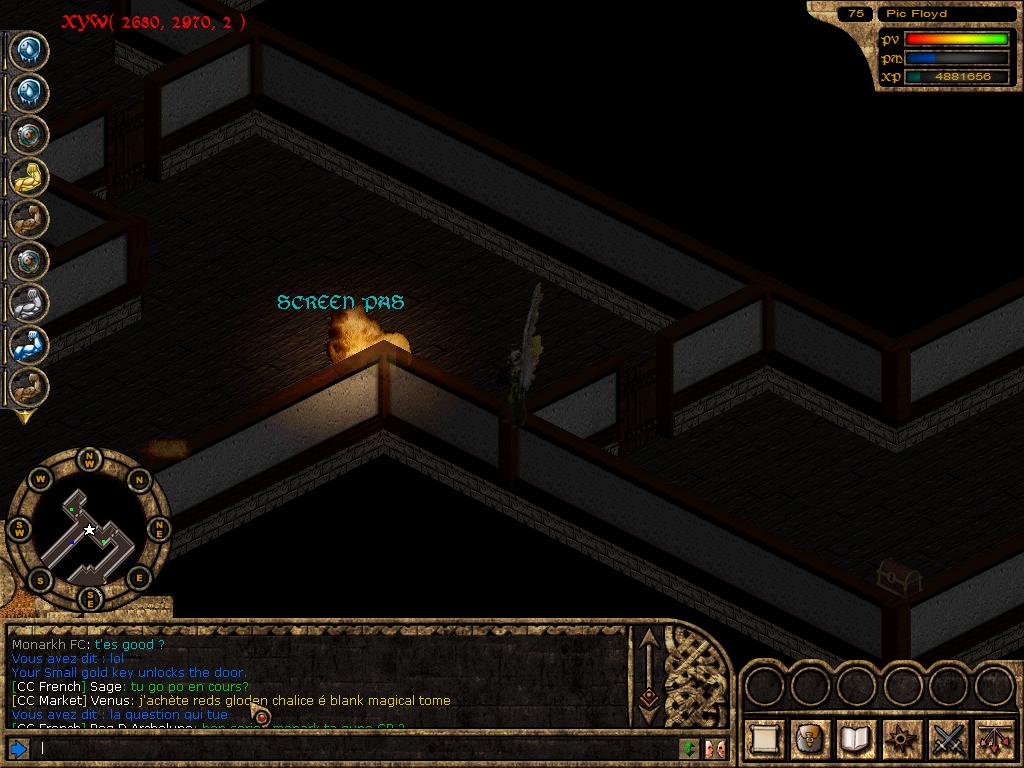Open the backpack inventory

(809, 739)
